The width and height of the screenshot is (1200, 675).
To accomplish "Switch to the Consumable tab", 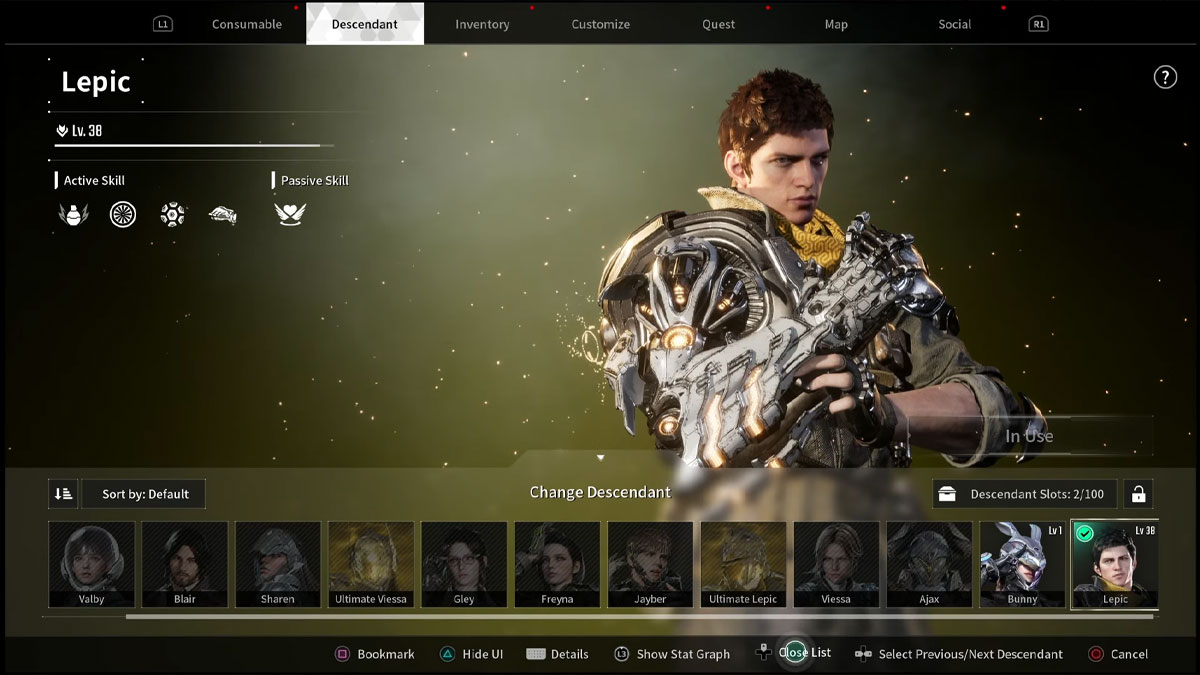I will (246, 24).
